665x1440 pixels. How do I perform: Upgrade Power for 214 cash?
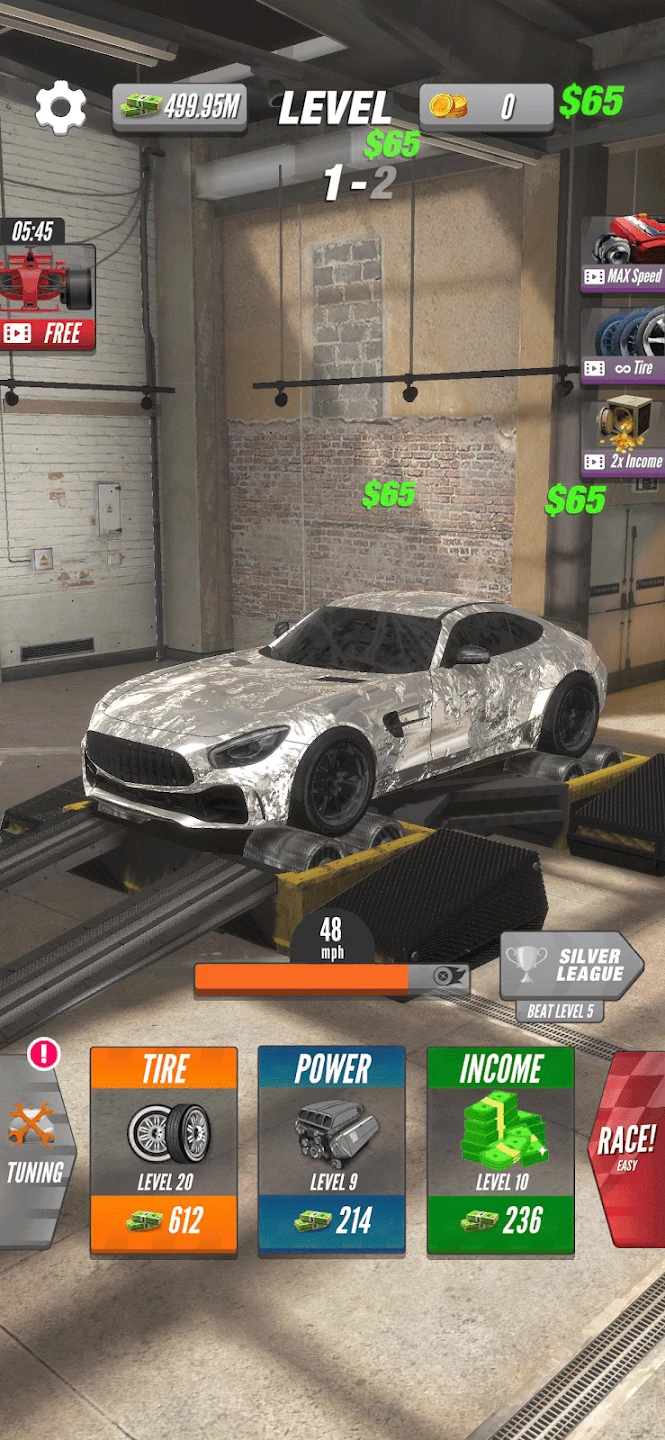coord(332,1150)
